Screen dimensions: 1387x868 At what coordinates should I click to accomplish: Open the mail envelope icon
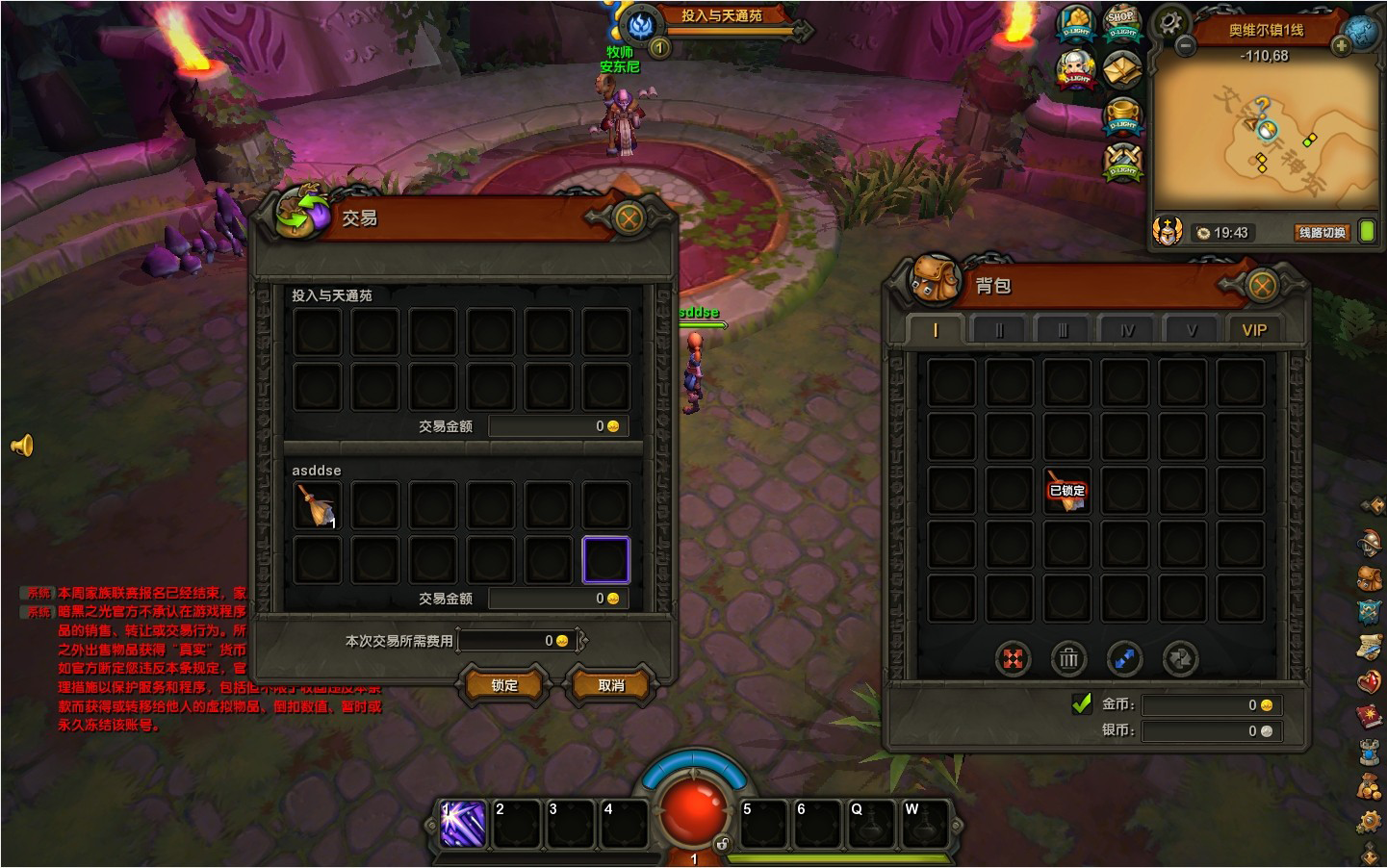(x=1122, y=69)
